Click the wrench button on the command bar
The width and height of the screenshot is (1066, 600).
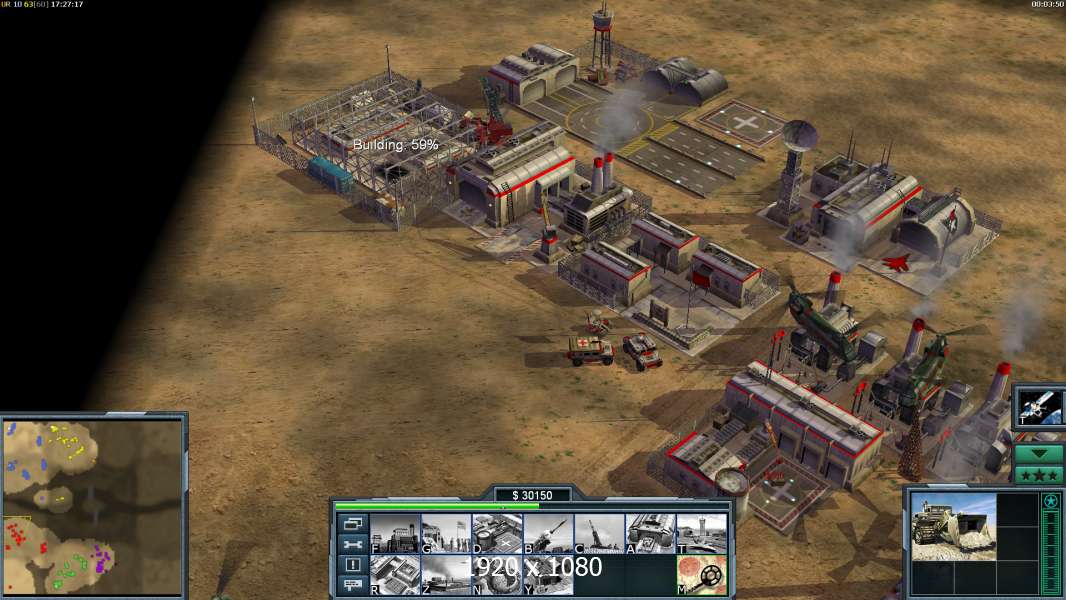(352, 544)
